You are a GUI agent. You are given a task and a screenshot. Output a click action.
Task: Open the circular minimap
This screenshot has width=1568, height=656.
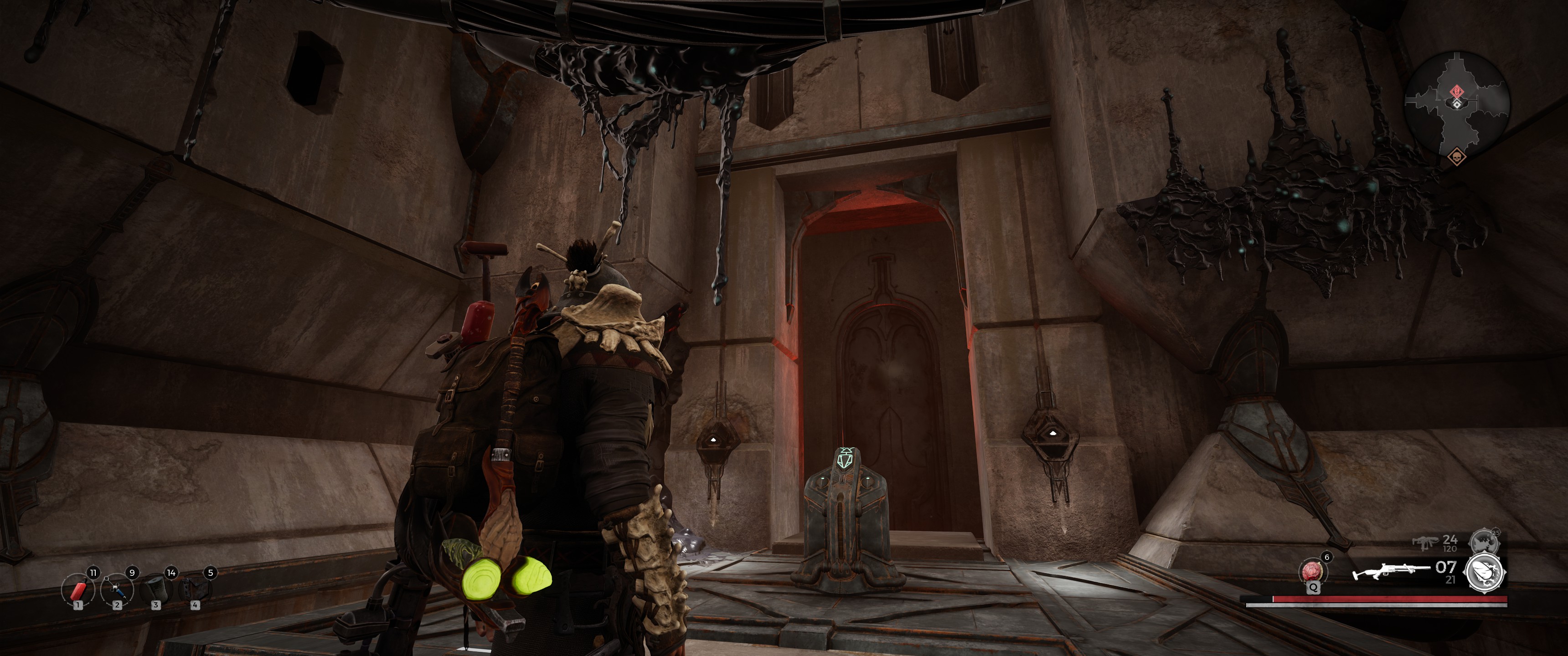pyautogui.click(x=1457, y=104)
